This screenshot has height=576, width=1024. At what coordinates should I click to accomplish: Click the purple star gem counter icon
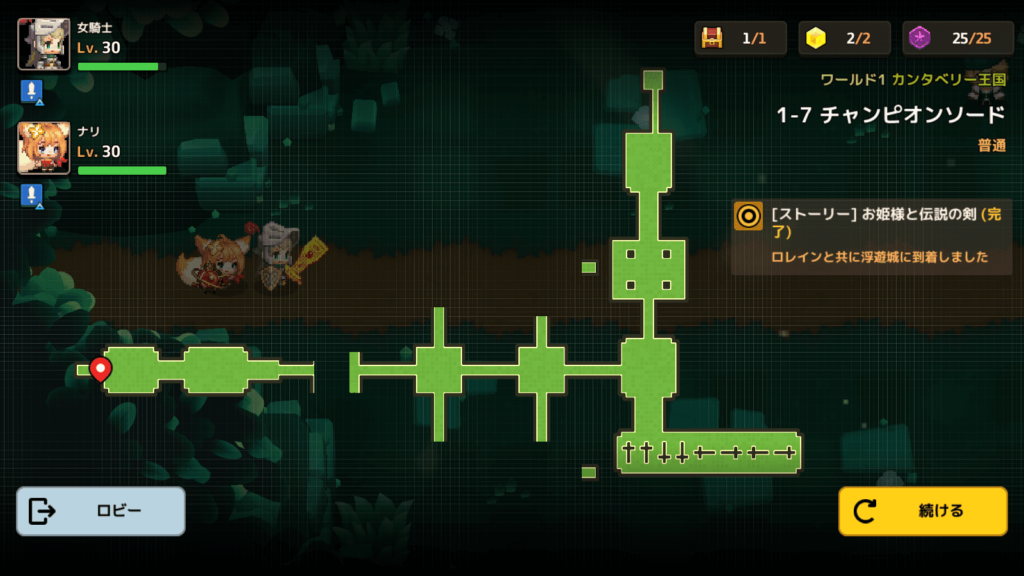(921, 38)
